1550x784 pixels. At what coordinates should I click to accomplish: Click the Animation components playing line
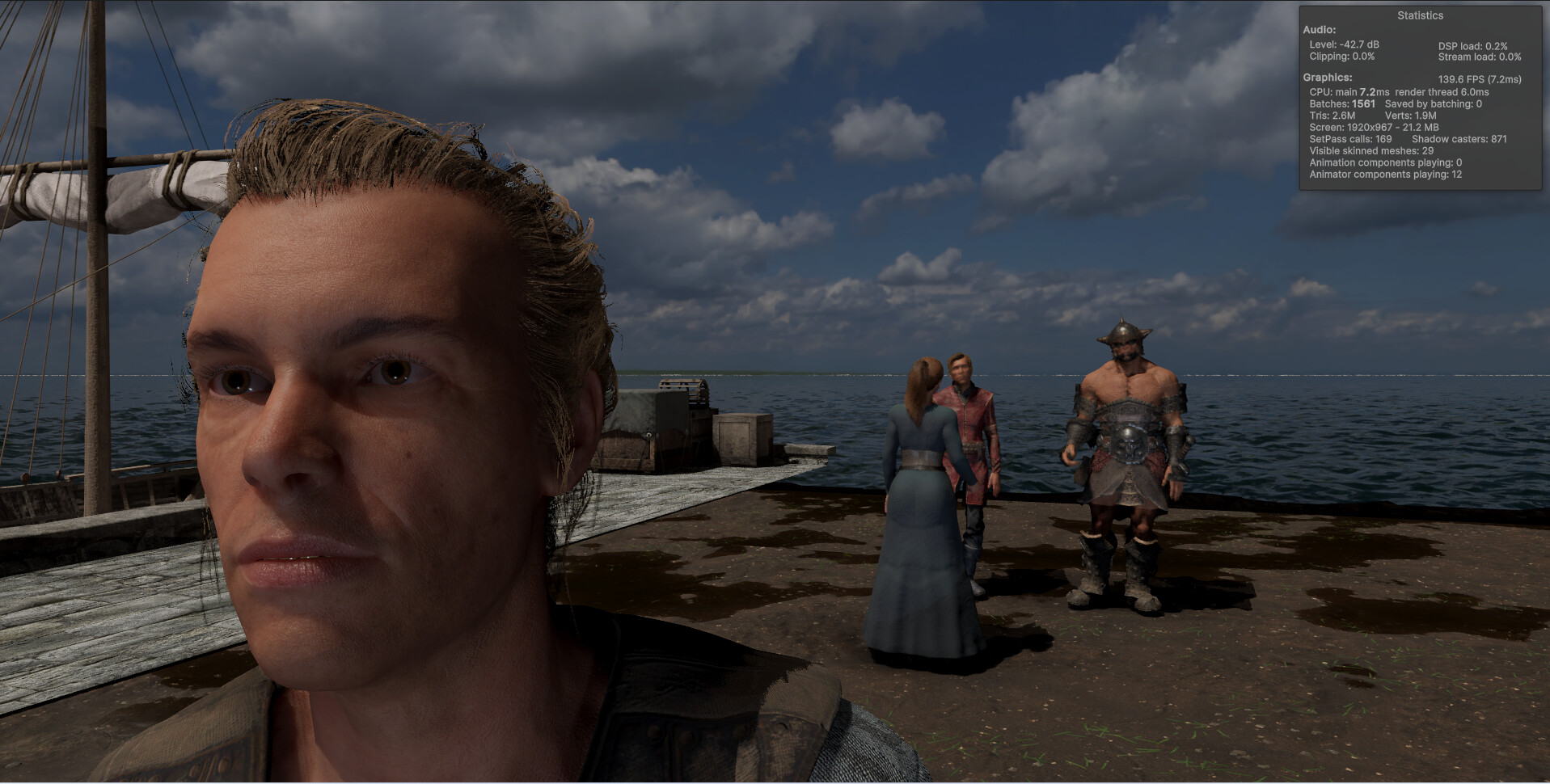click(x=1387, y=162)
